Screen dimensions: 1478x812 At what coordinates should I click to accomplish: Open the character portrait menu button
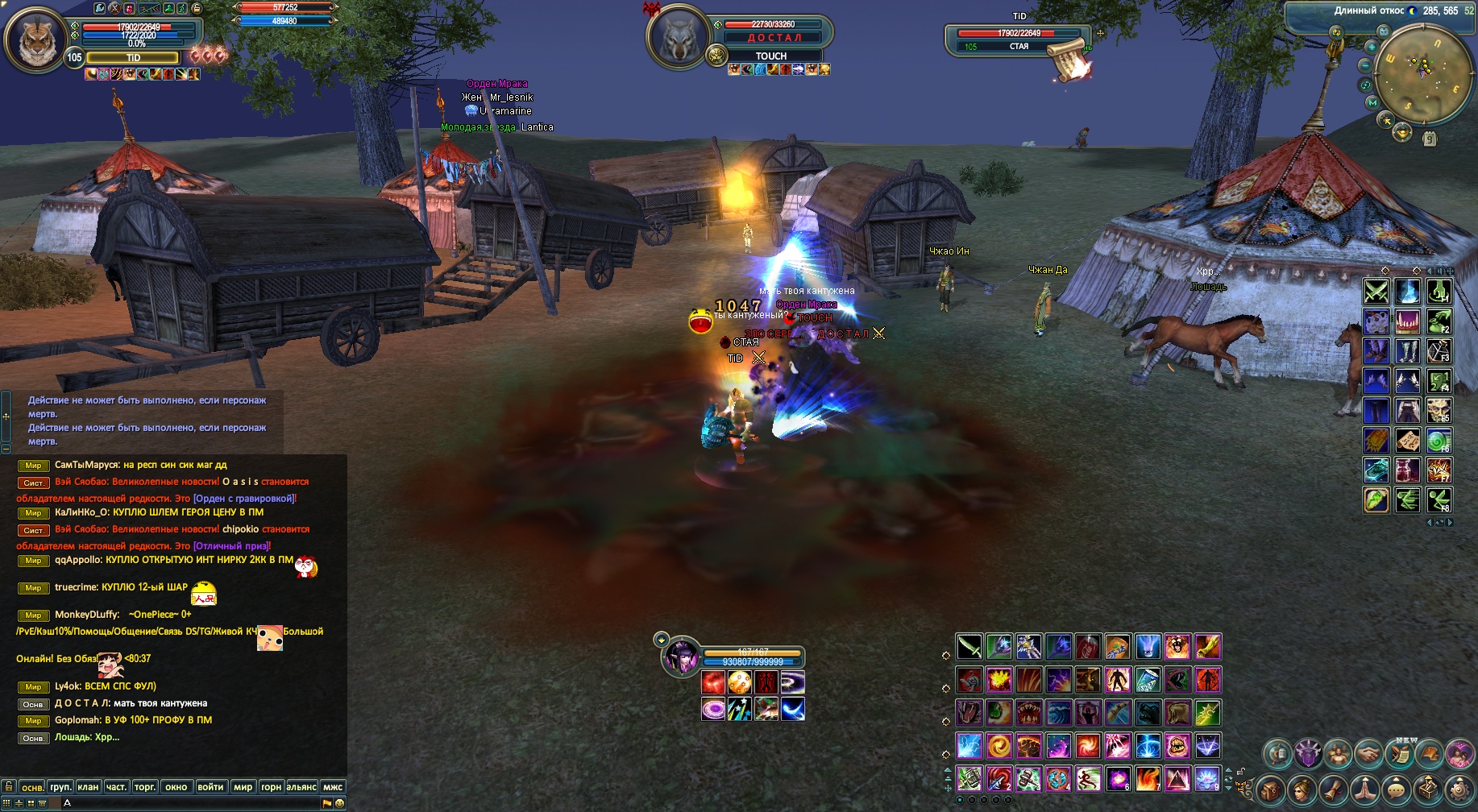pyautogui.click(x=1302, y=790)
